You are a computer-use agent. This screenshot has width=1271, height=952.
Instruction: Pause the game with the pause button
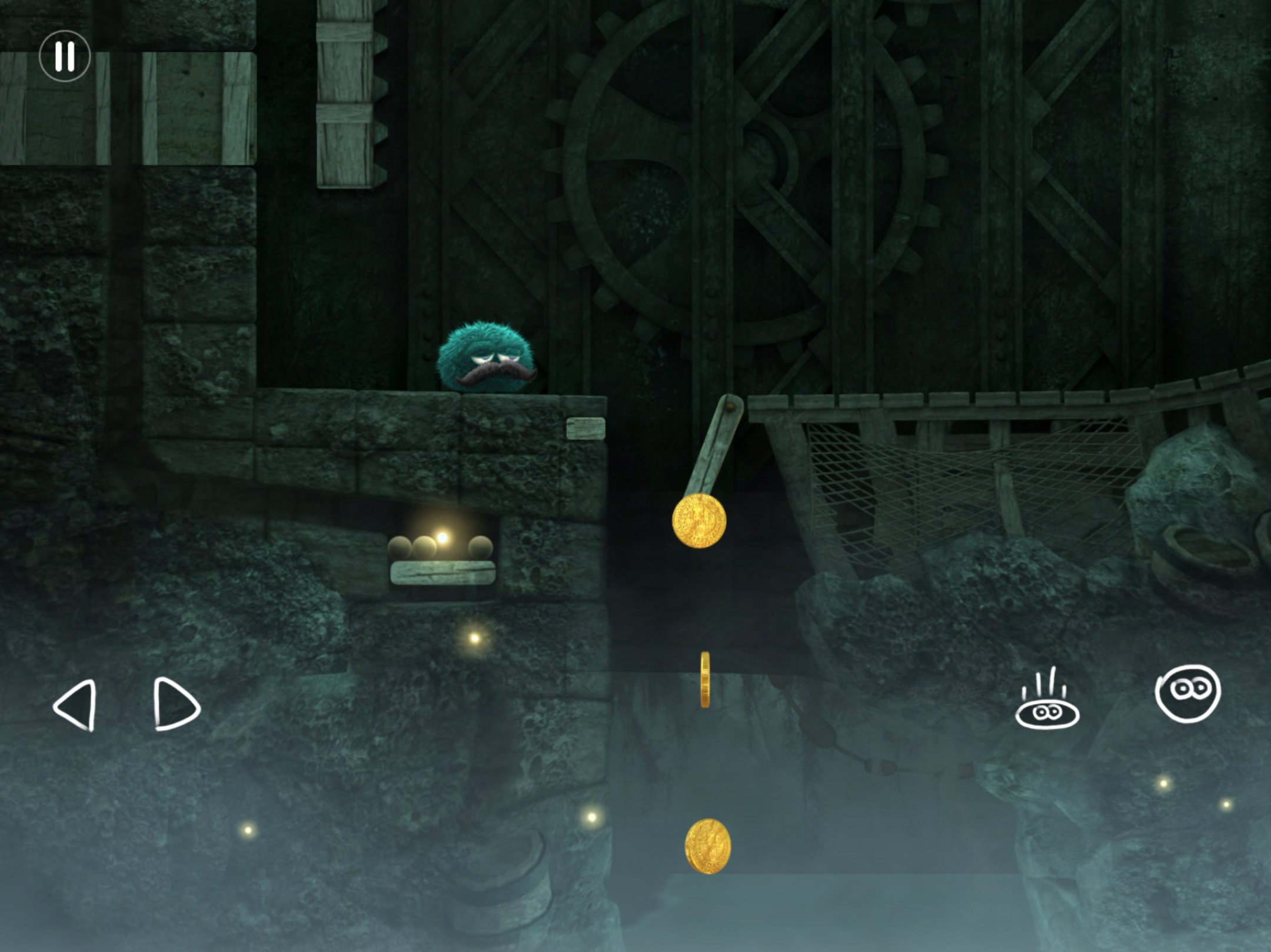pos(65,56)
